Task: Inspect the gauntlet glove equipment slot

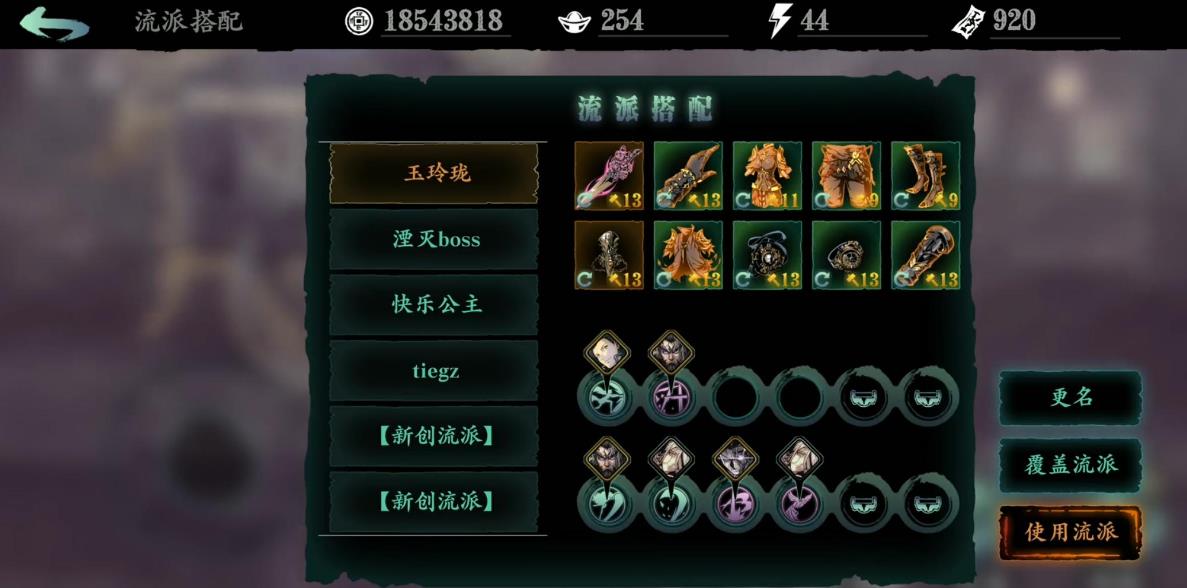Action: click(688, 175)
